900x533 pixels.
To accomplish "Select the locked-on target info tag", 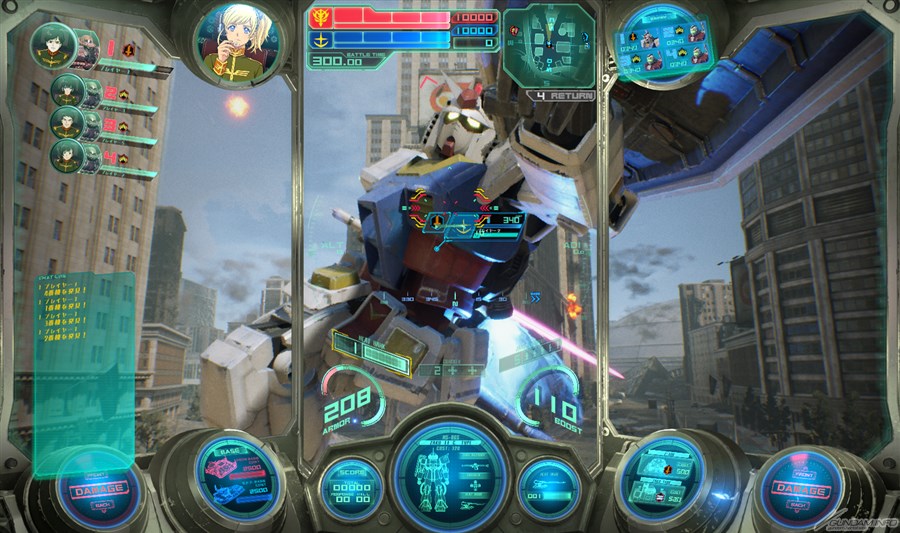I will 472,226.
